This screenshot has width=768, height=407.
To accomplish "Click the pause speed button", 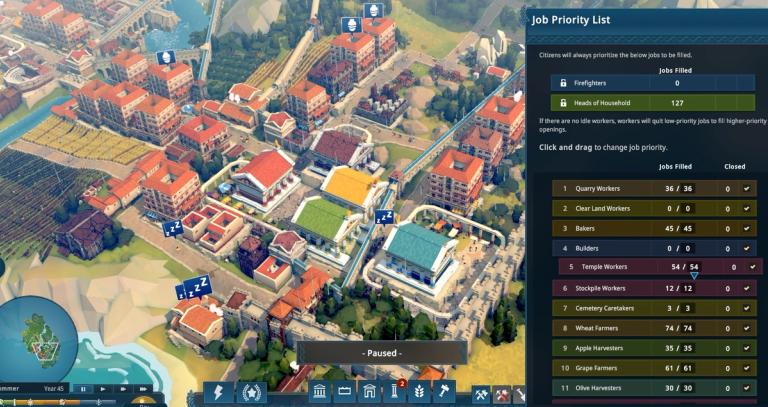I will pyautogui.click(x=84, y=388).
